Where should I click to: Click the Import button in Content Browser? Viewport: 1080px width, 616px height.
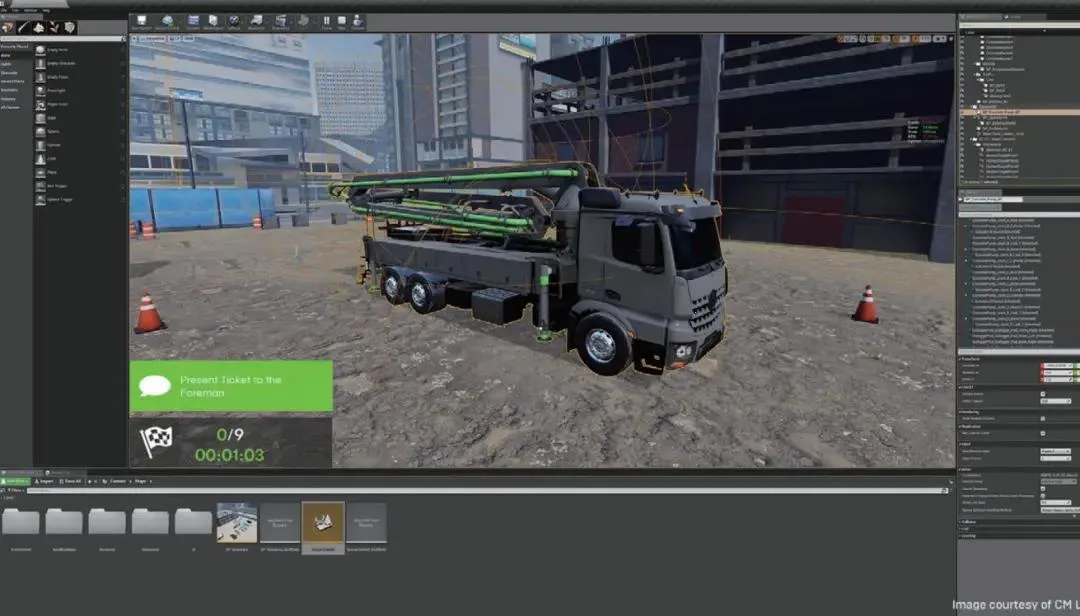pos(45,481)
